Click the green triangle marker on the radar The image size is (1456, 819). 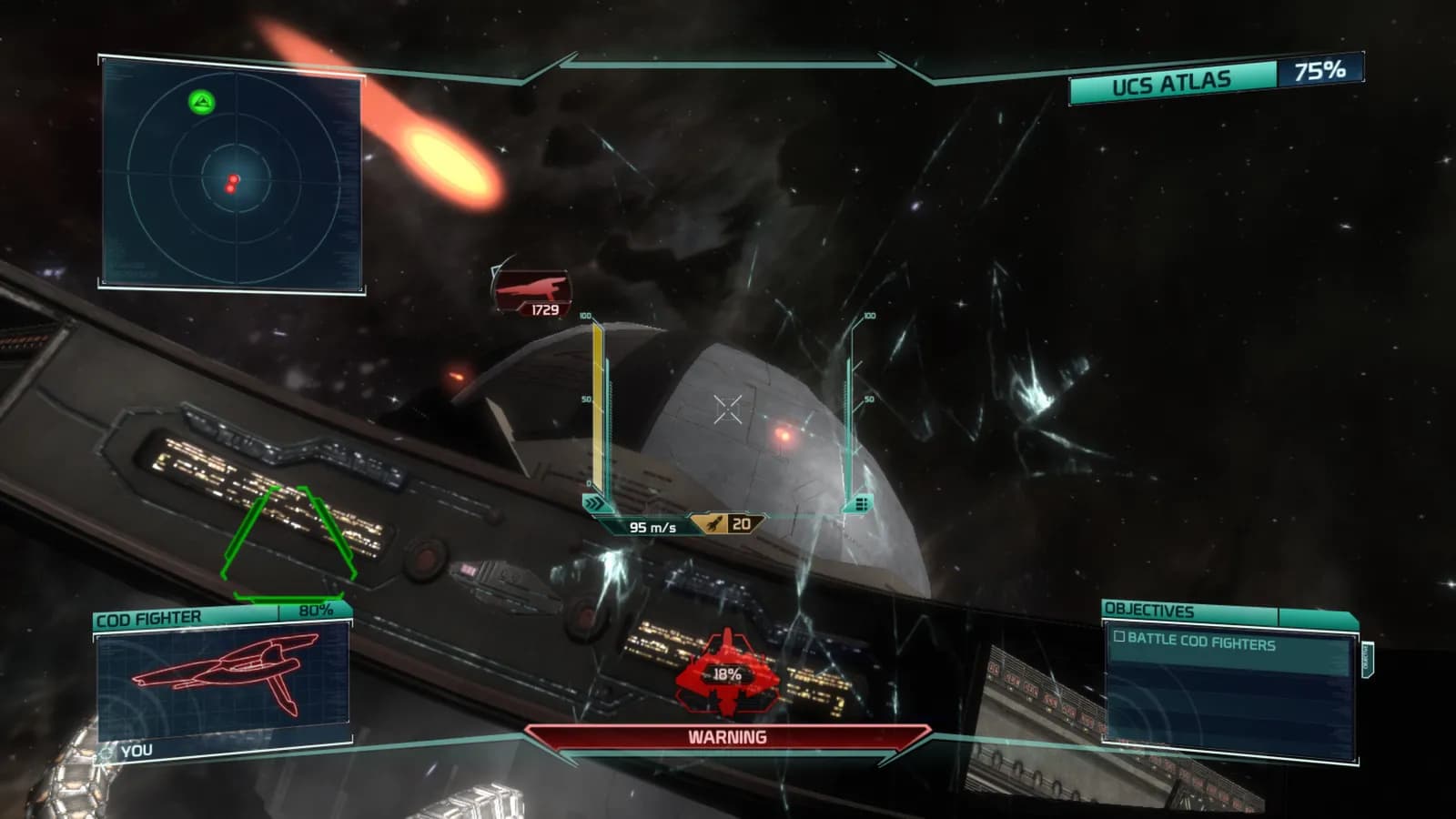pyautogui.click(x=202, y=102)
